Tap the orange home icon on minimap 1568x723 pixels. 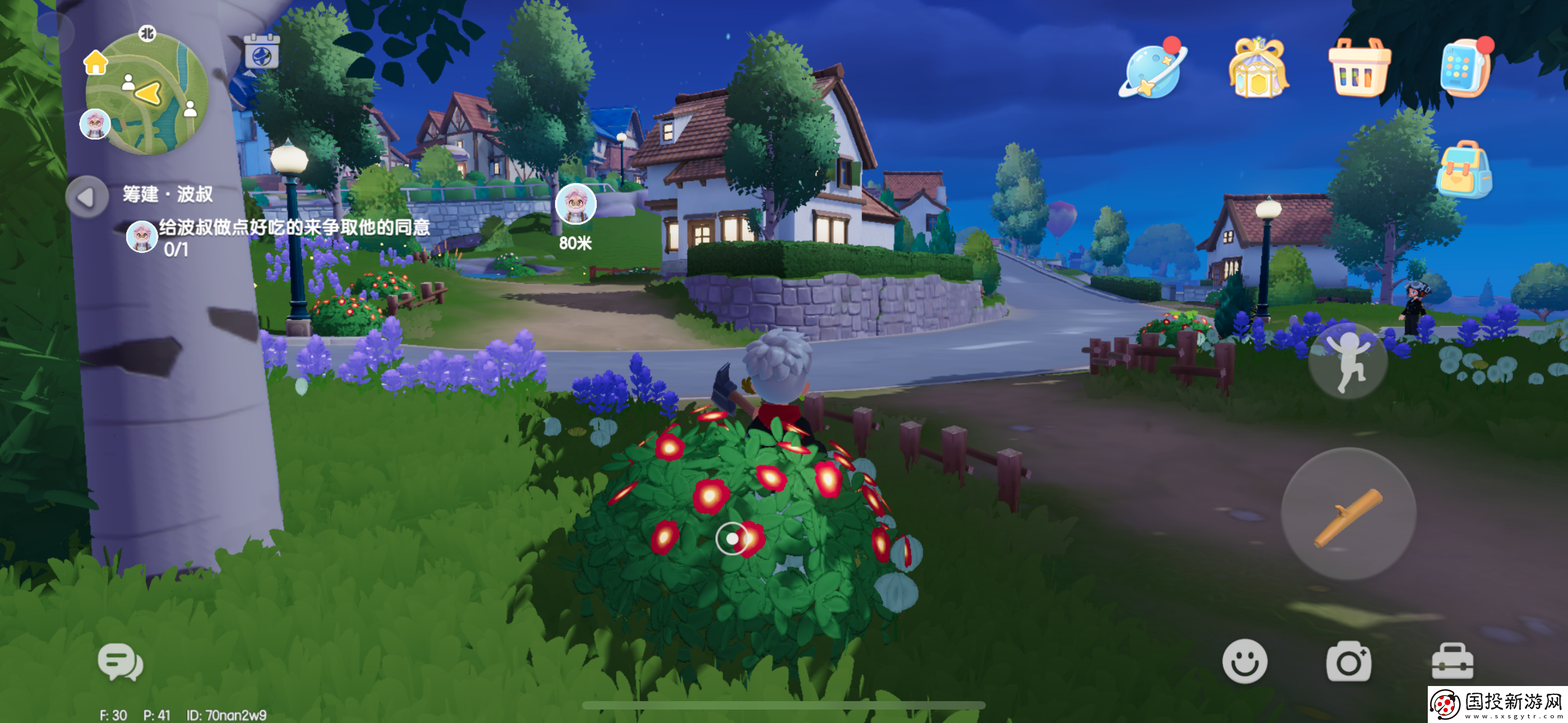(95, 62)
